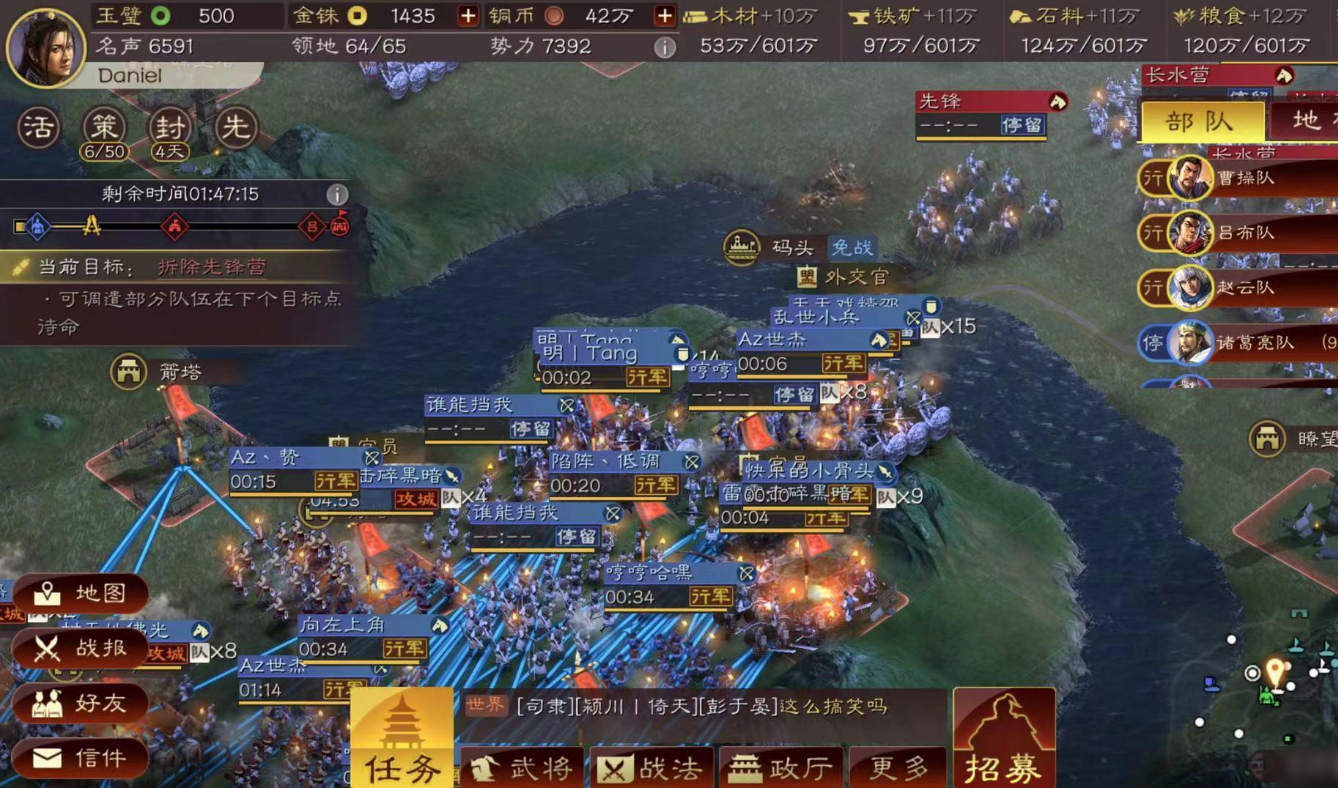The image size is (1338, 788).
Task: Switch to the 地 territory tab
Action: click(x=1316, y=120)
